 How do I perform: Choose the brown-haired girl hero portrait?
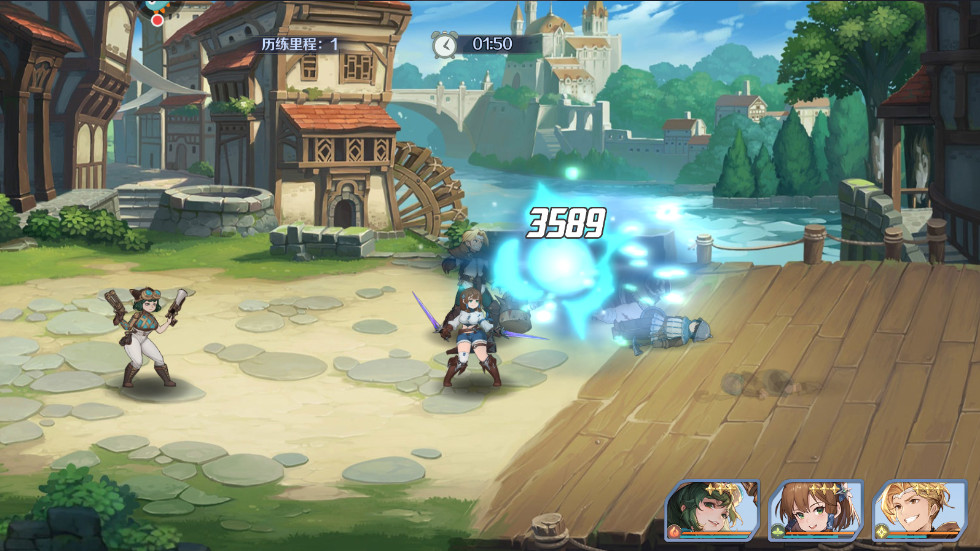[x=814, y=511]
